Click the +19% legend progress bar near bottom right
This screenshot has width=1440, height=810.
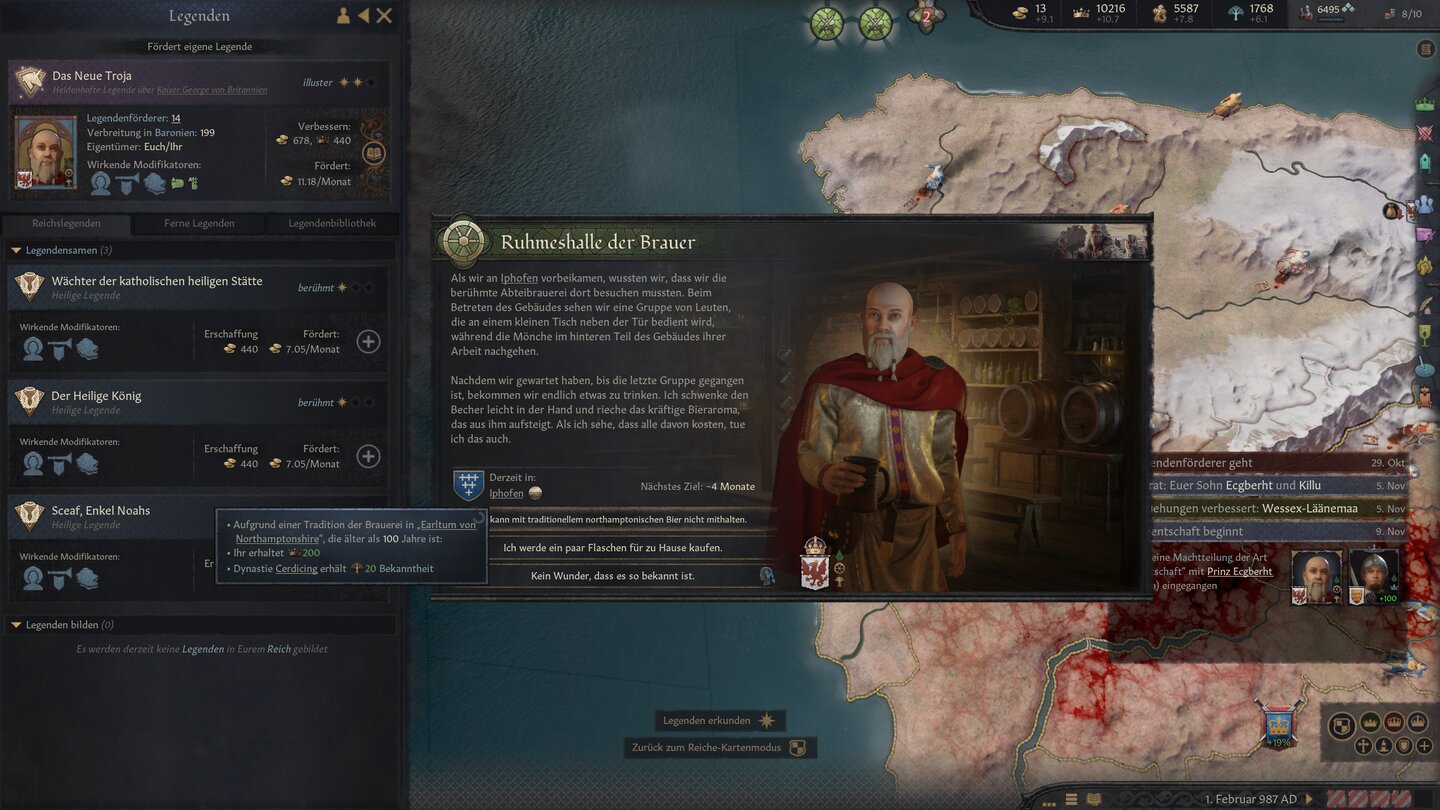pos(1279,742)
